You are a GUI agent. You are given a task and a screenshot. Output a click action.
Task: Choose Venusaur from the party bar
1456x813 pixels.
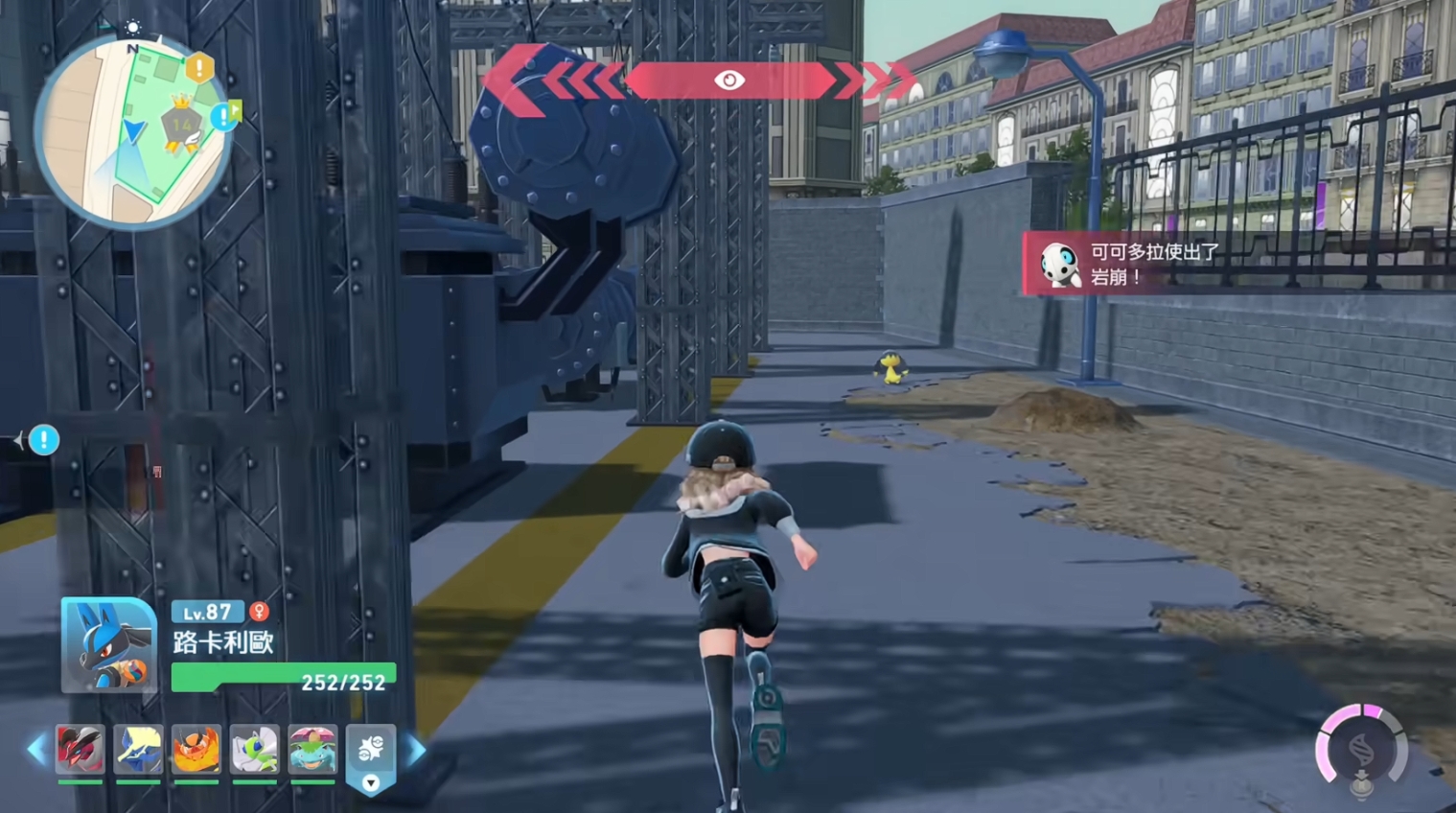(x=312, y=749)
